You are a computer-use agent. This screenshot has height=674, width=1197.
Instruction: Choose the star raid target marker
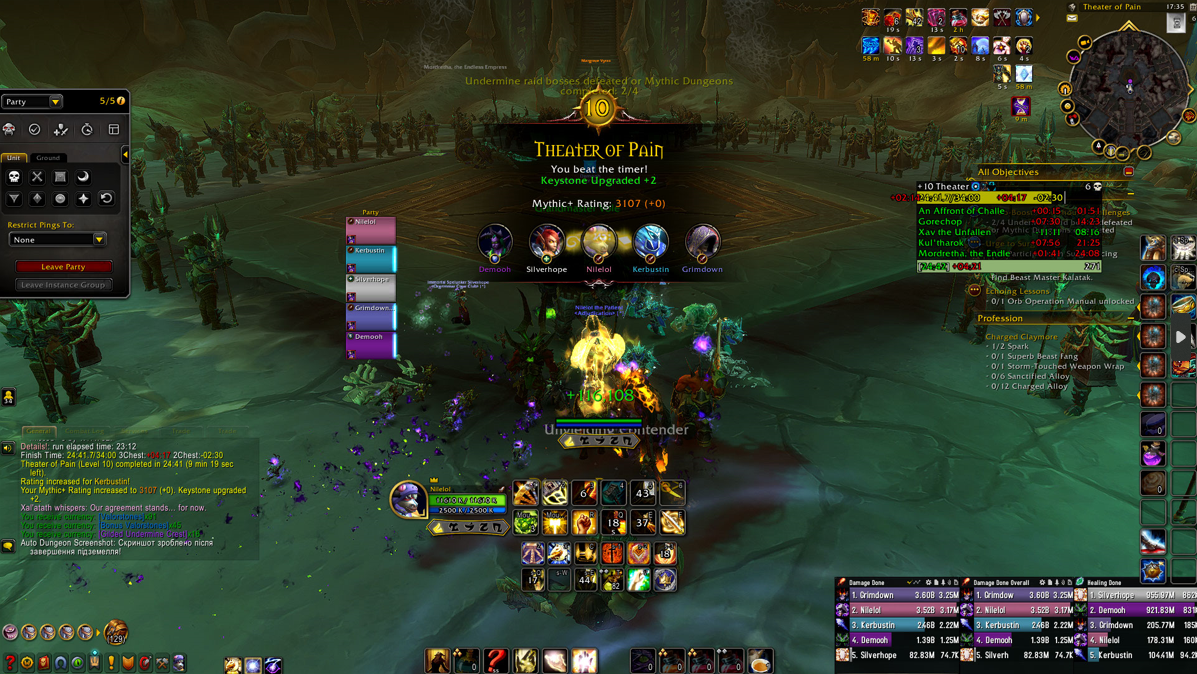click(x=83, y=199)
